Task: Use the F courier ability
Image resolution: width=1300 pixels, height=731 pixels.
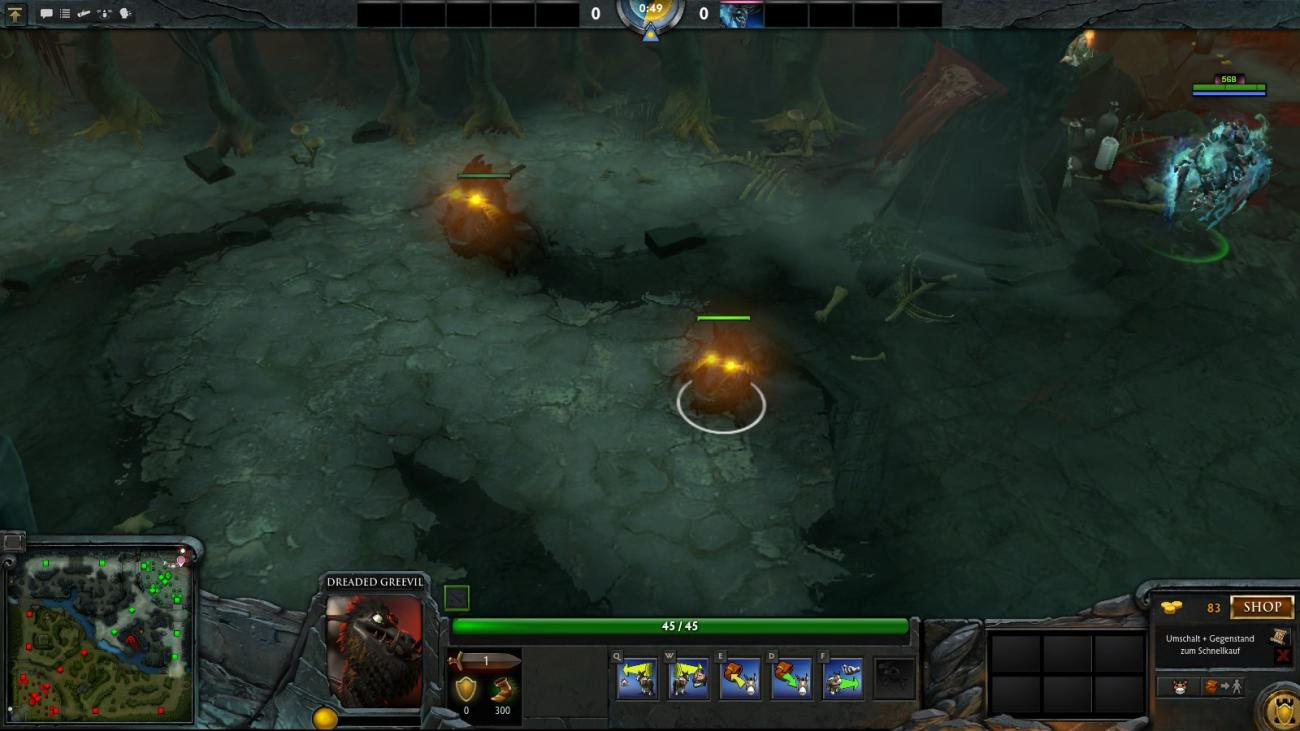Action: coord(842,678)
